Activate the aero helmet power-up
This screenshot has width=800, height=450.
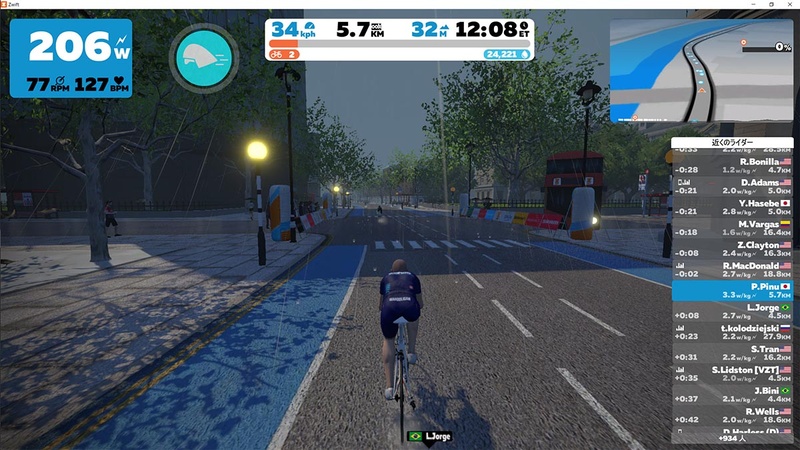pyautogui.click(x=204, y=58)
